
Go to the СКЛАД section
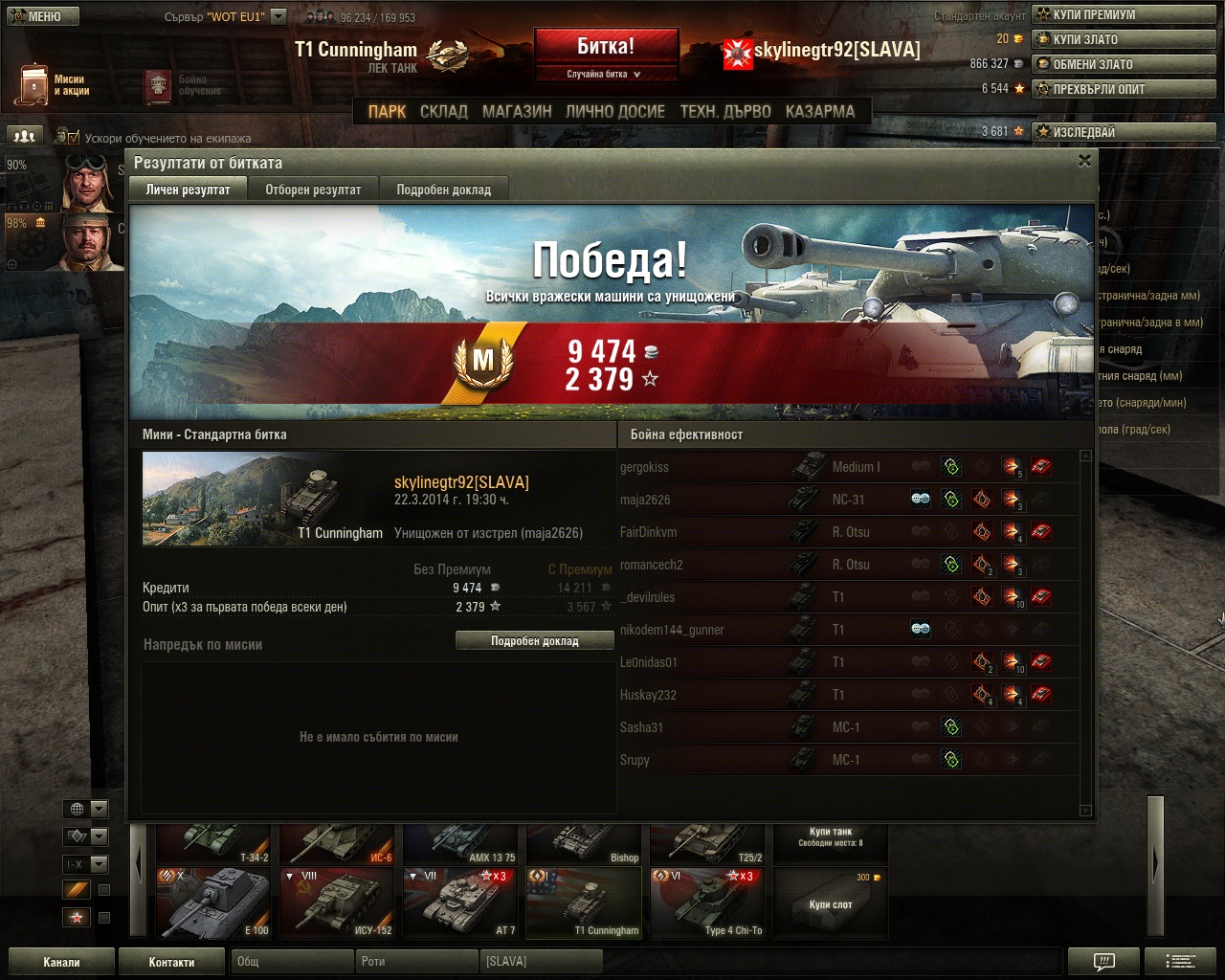point(444,112)
